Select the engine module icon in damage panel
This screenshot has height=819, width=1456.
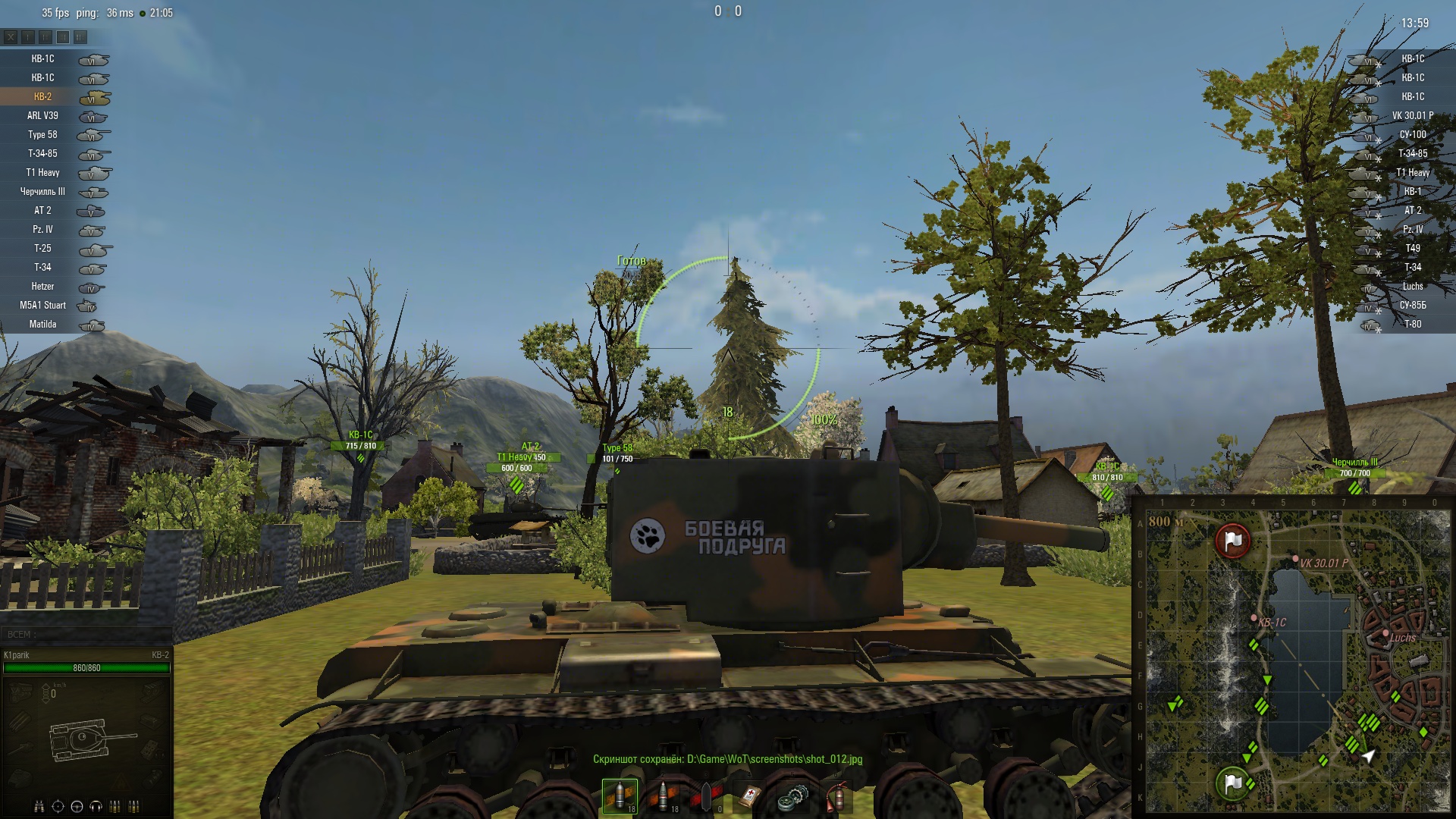[20, 691]
